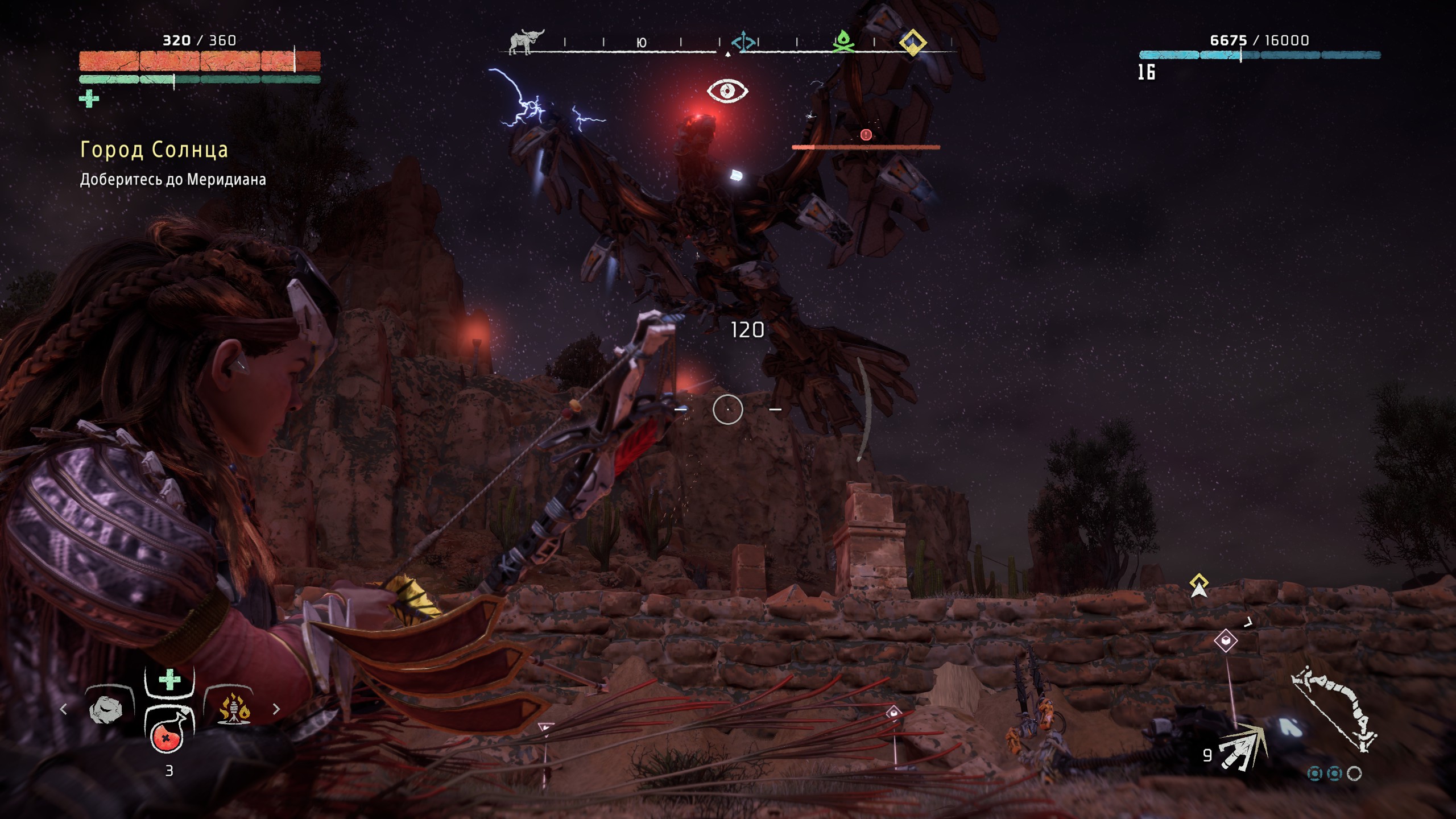Image resolution: width=1456 pixels, height=819 pixels.
Task: Use the green medicine pouch cross above the potion
Action: (169, 680)
